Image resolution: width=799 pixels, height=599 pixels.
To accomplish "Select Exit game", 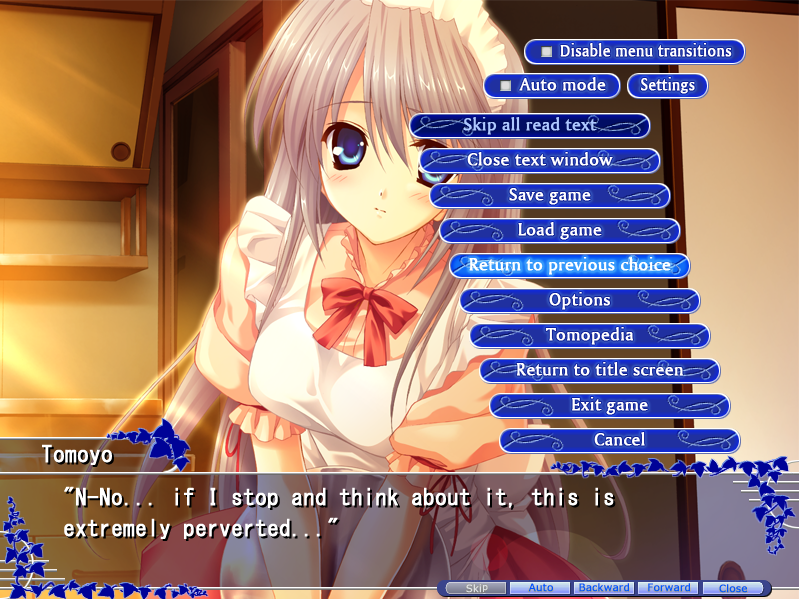I will pyautogui.click(x=610, y=405).
